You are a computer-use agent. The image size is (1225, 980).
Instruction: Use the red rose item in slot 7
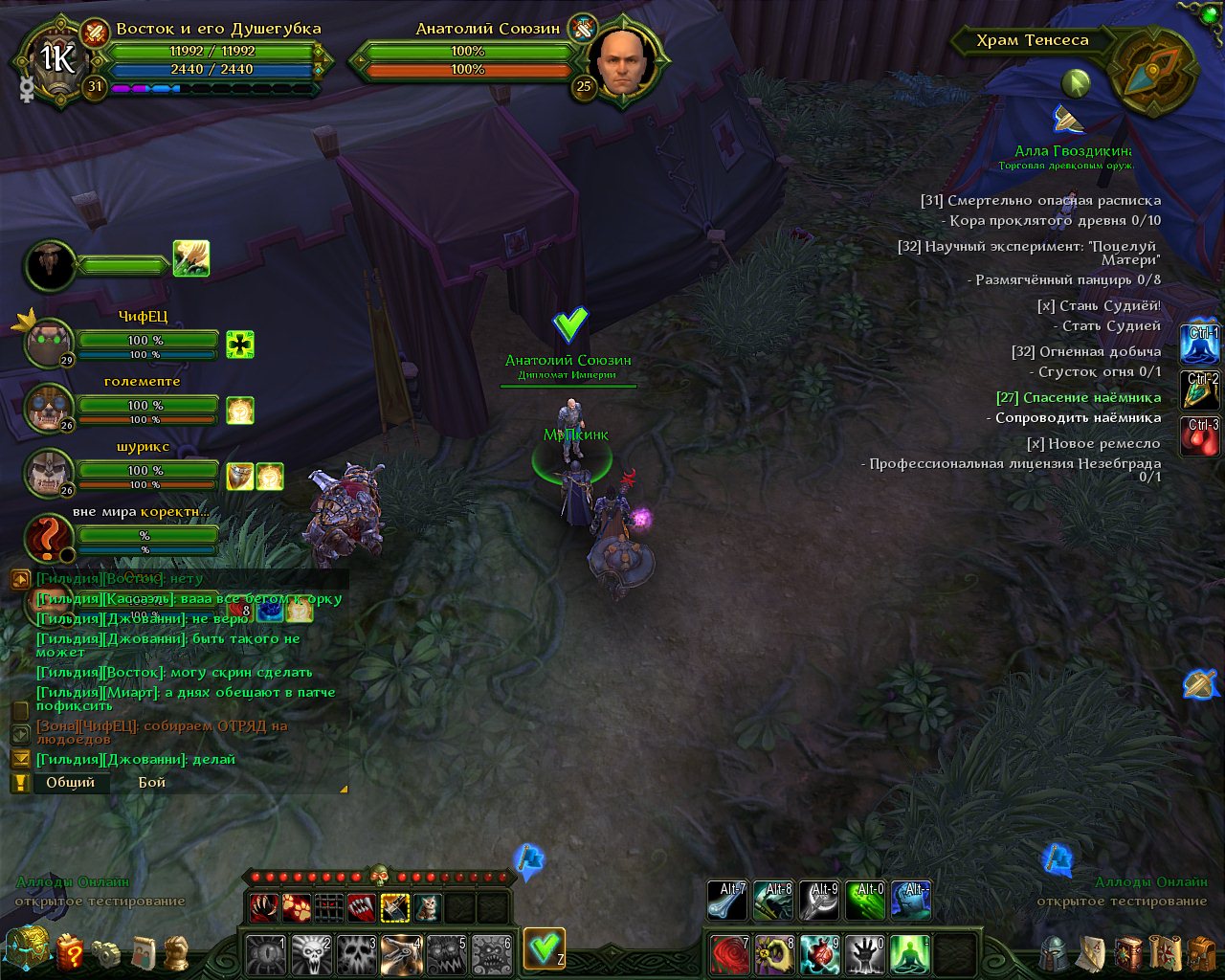click(729, 953)
